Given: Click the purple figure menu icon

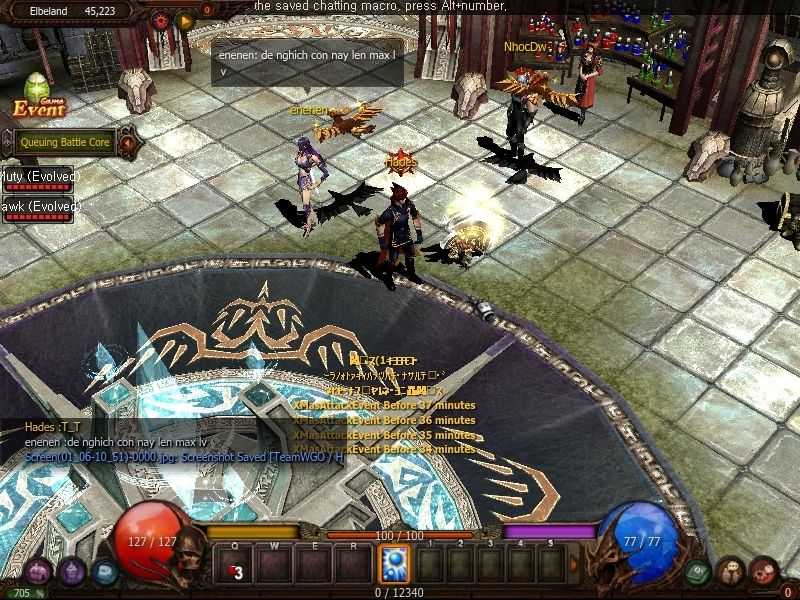Looking at the screenshot, I should pos(71,572).
